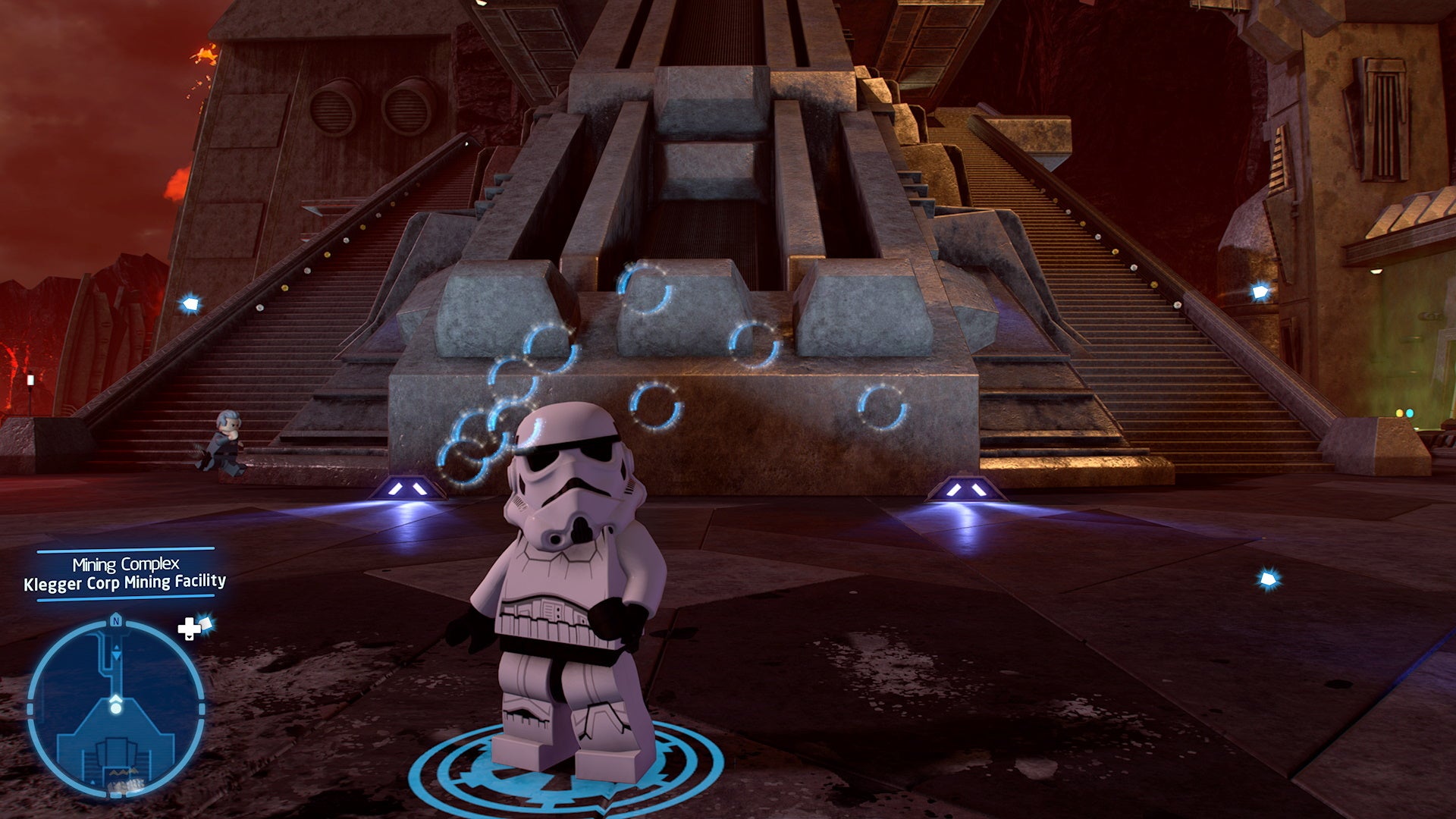
Task: Click the white flag icon beside the minimap
Action: tap(206, 623)
